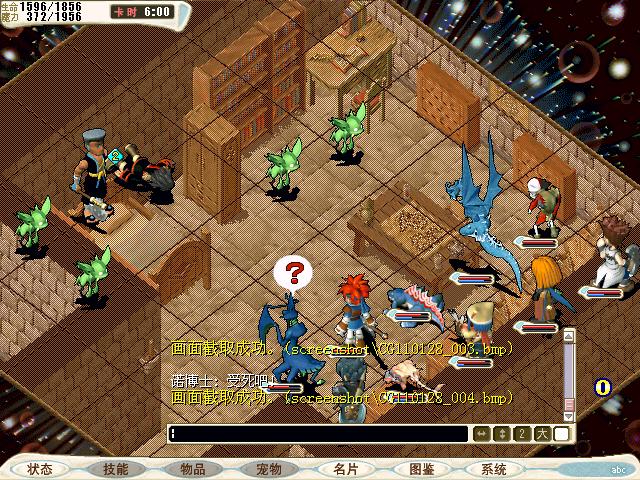The height and width of the screenshot is (480, 640).
Task: Open the 名片 name card menu
Action: click(345, 469)
